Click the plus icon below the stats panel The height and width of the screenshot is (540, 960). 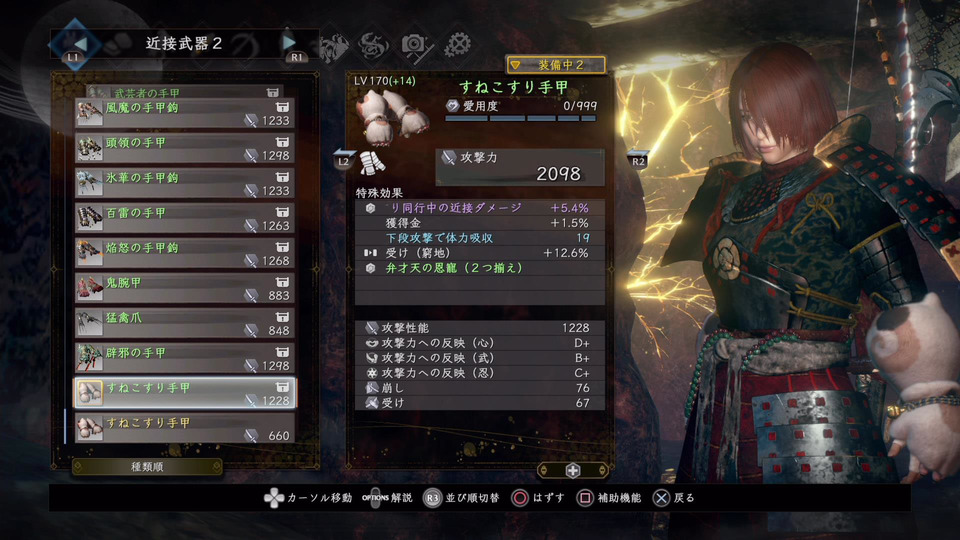click(572, 470)
